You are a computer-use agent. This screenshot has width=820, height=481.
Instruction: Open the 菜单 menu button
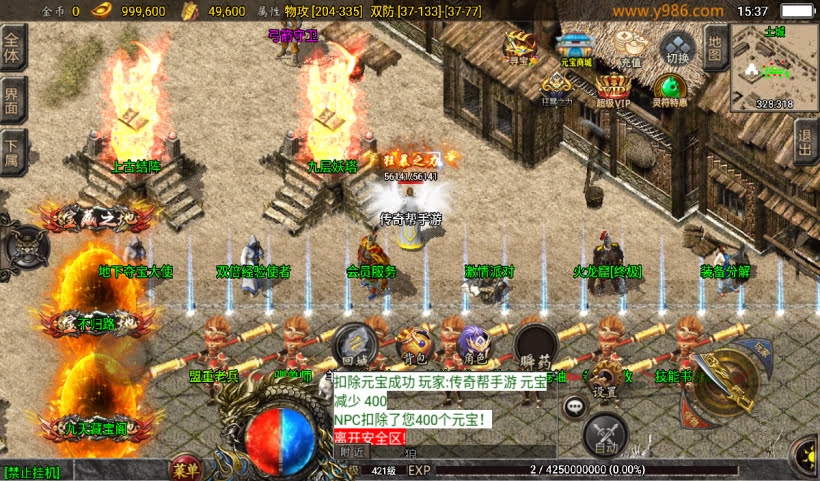click(x=183, y=469)
